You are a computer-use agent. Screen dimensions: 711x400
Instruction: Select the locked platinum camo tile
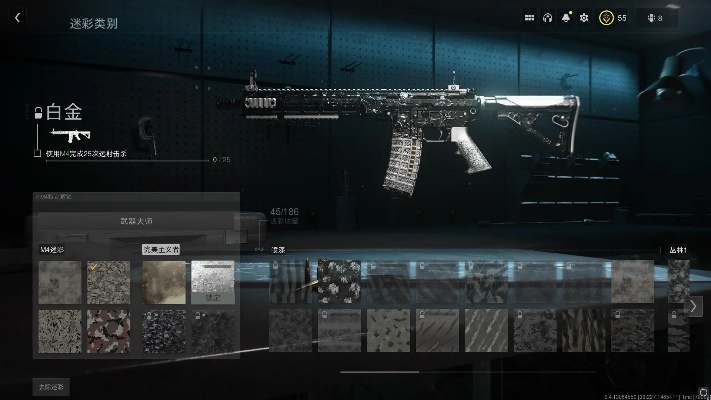point(213,282)
